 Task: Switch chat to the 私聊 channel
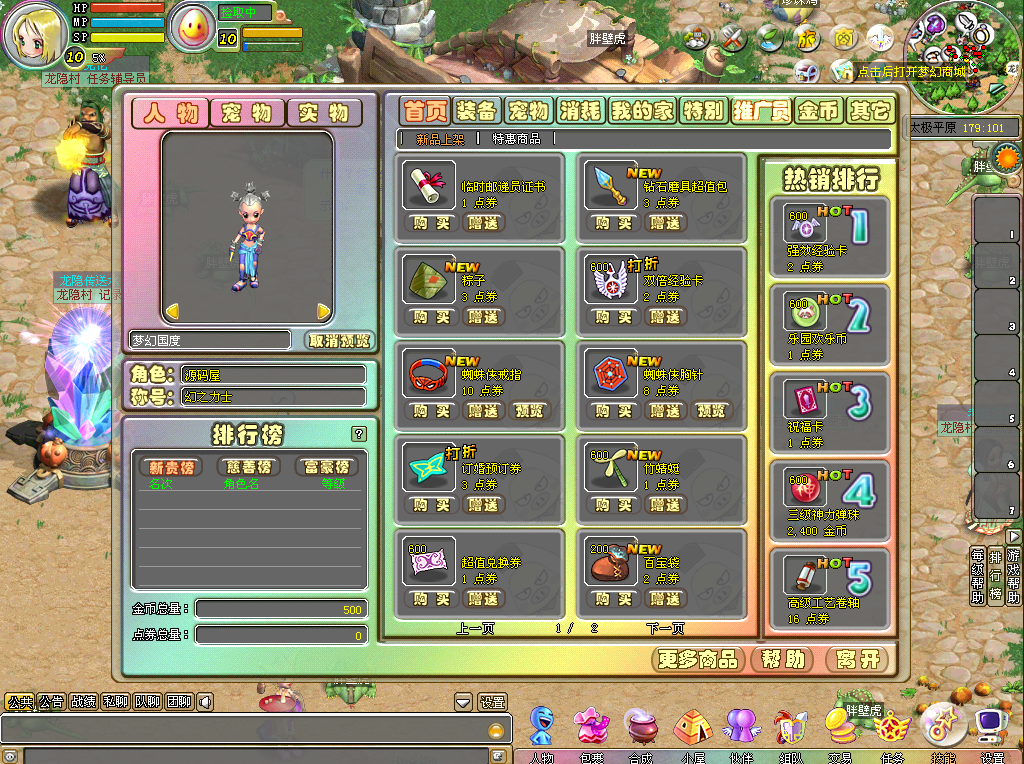click(x=115, y=702)
